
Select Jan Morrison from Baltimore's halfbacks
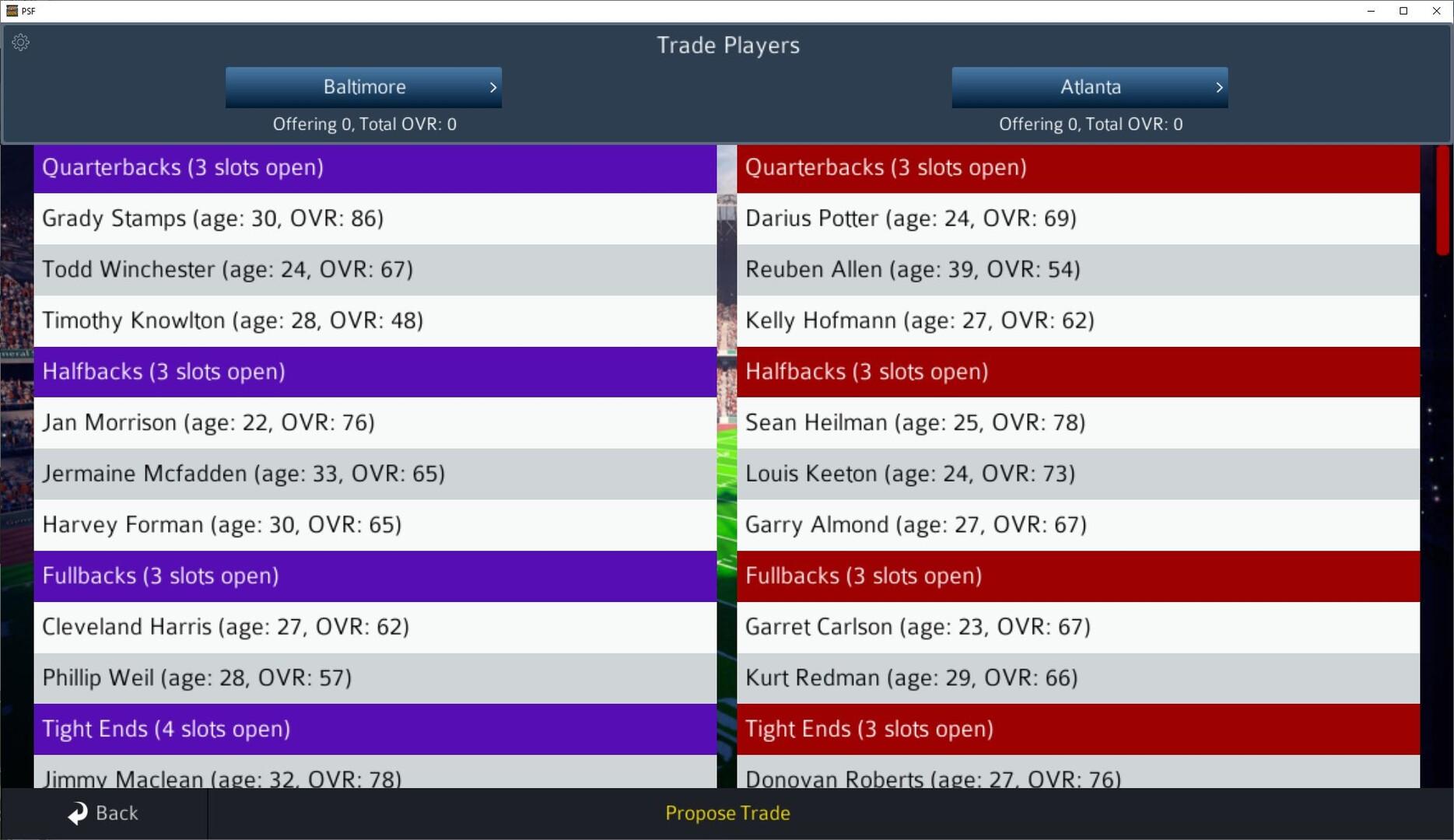tap(374, 422)
